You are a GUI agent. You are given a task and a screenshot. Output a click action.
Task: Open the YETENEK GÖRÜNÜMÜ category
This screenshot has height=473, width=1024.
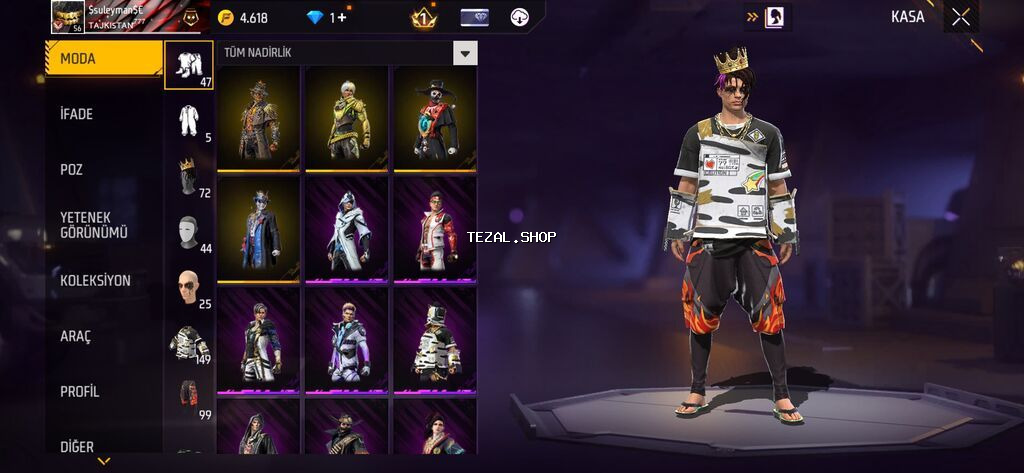coord(103,225)
